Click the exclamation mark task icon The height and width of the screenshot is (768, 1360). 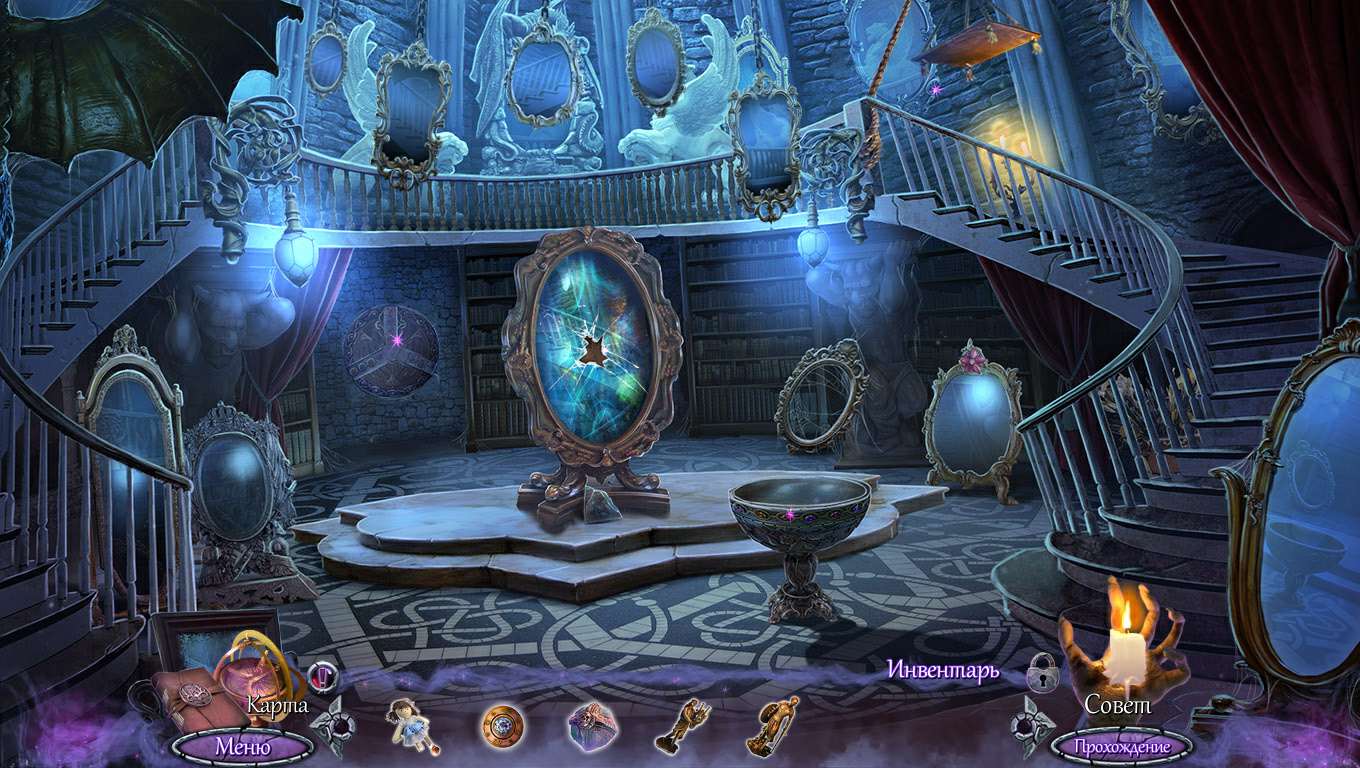tap(322, 677)
